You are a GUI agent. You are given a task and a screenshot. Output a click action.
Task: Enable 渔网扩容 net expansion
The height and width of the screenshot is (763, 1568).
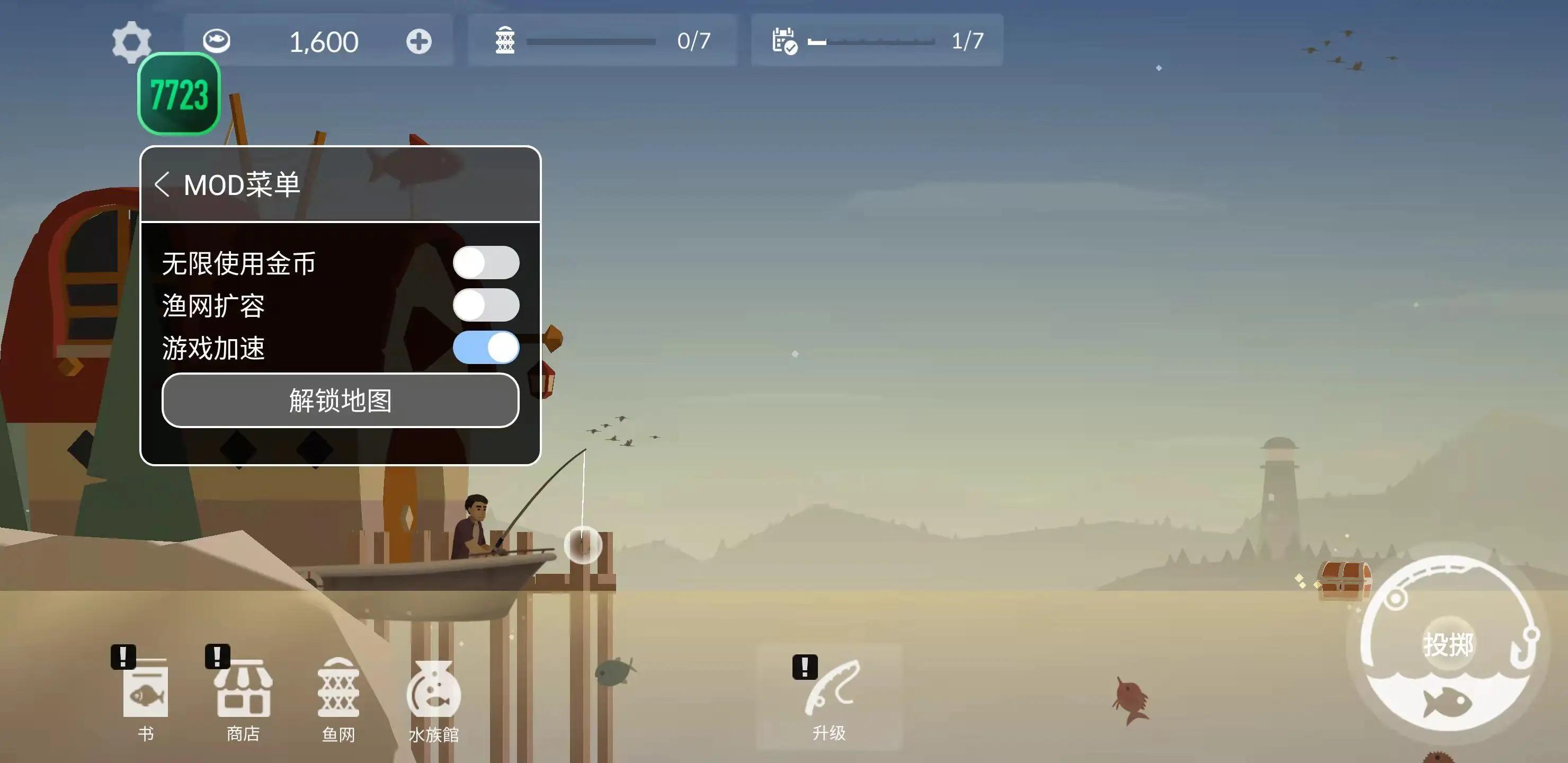486,305
